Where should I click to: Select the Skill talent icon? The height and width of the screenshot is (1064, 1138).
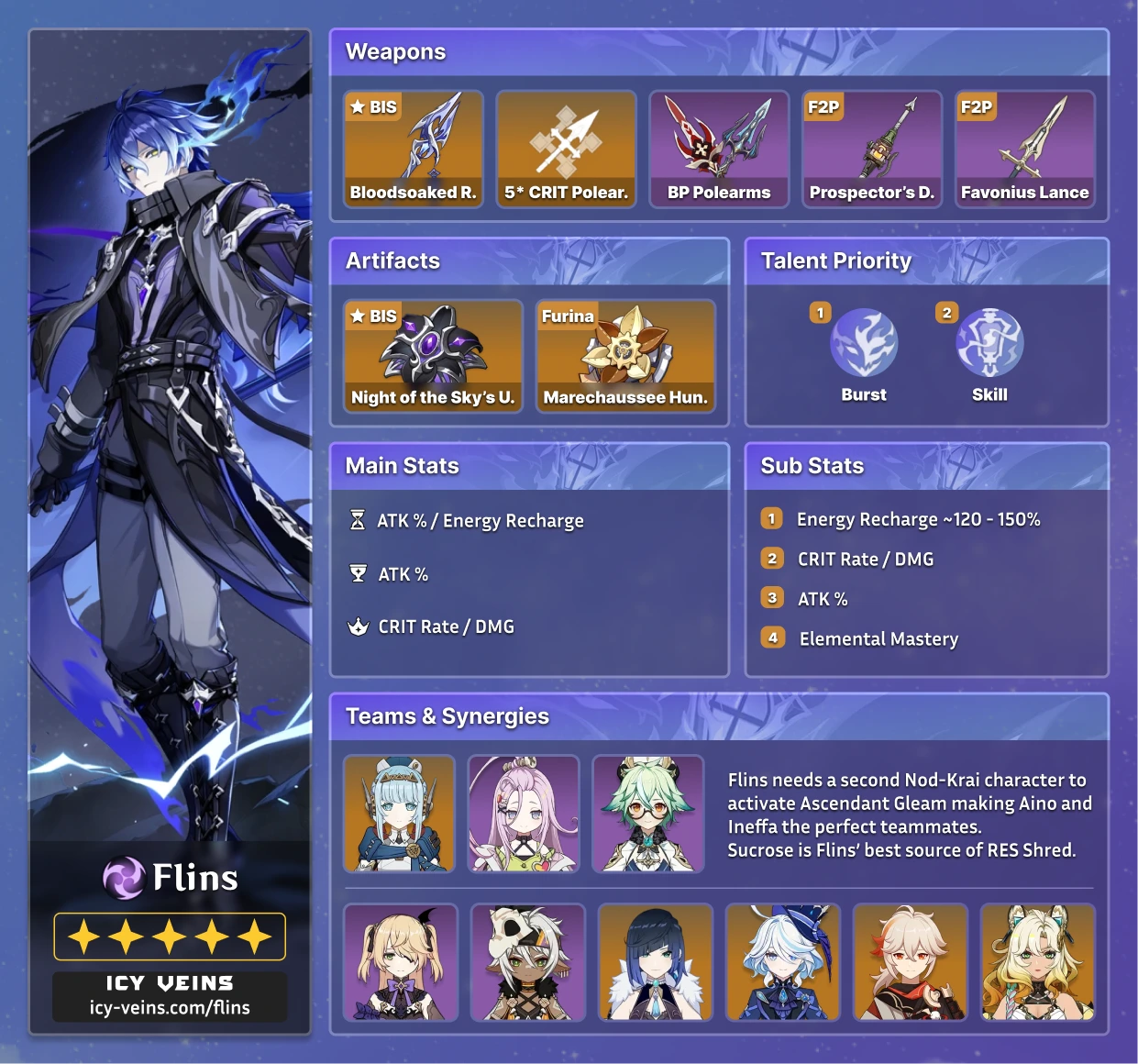(x=989, y=343)
